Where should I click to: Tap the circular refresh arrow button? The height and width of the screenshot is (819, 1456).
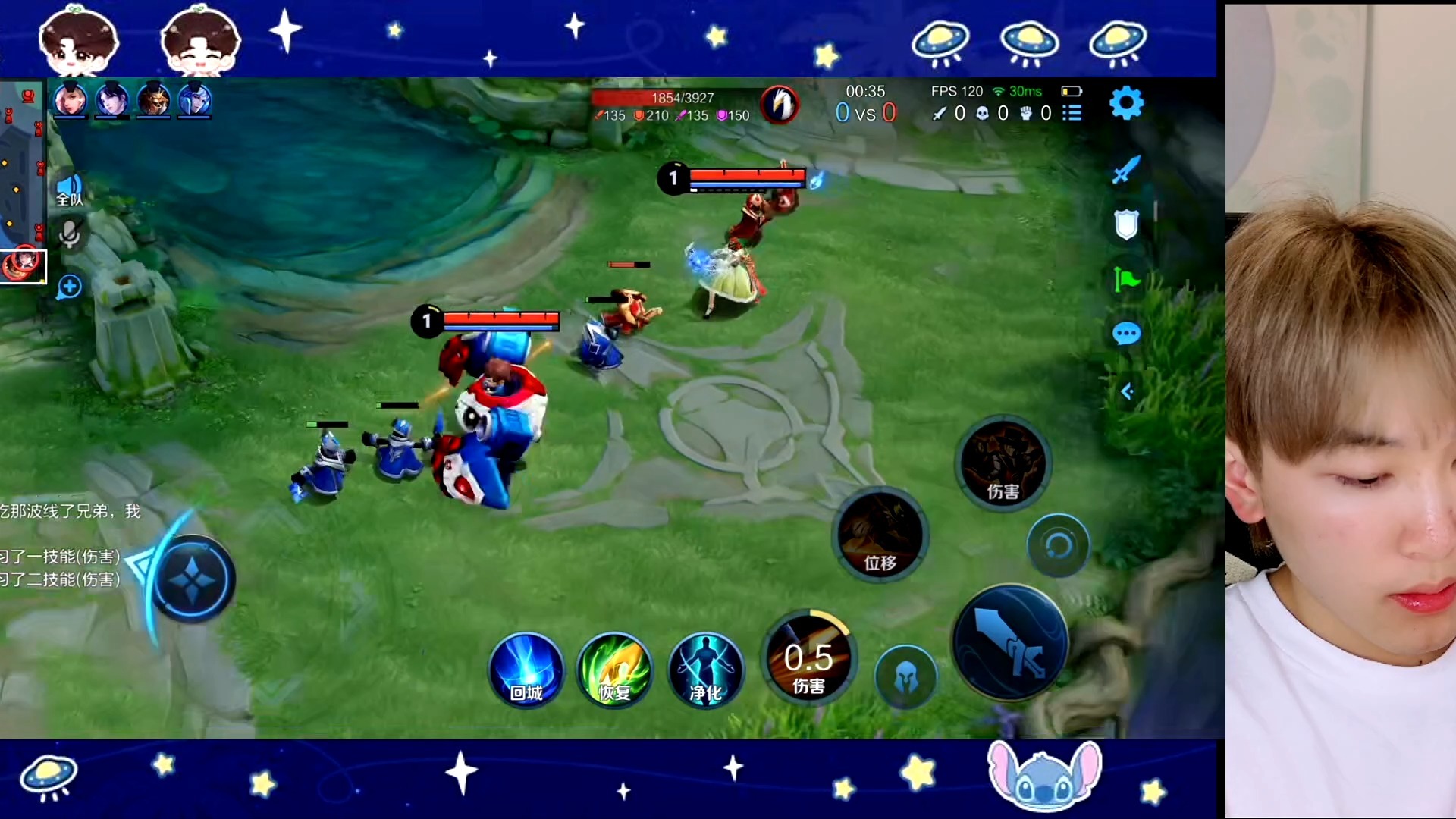(x=1058, y=545)
